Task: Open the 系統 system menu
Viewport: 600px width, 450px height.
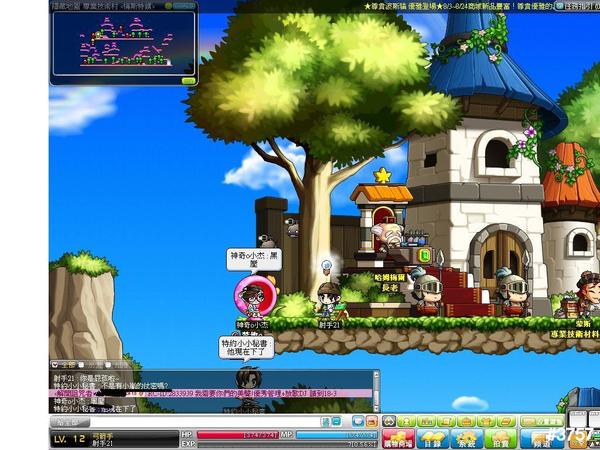Action: pos(466,437)
